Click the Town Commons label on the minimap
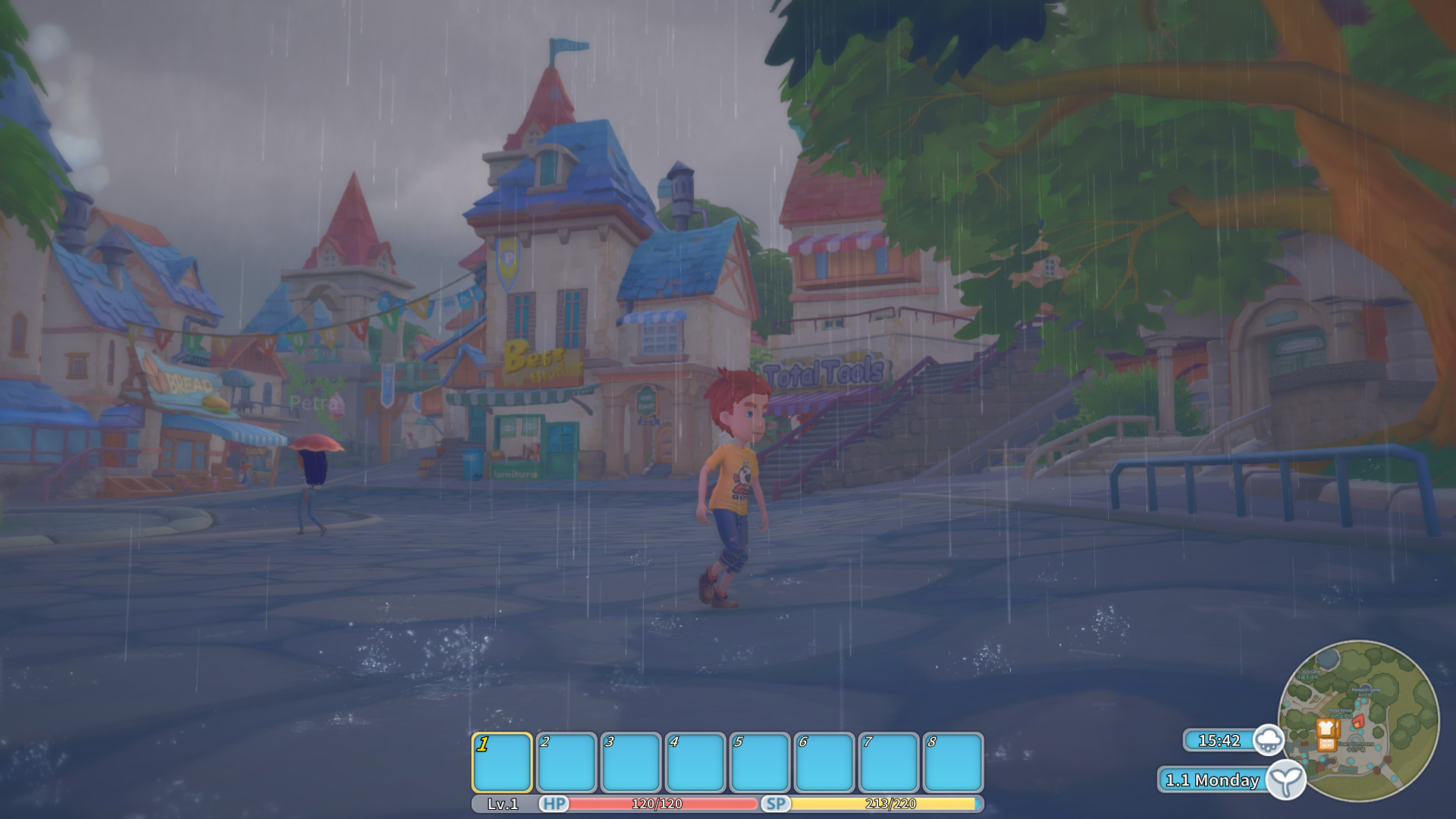Viewport: 1456px width, 819px height. [x=1355, y=745]
